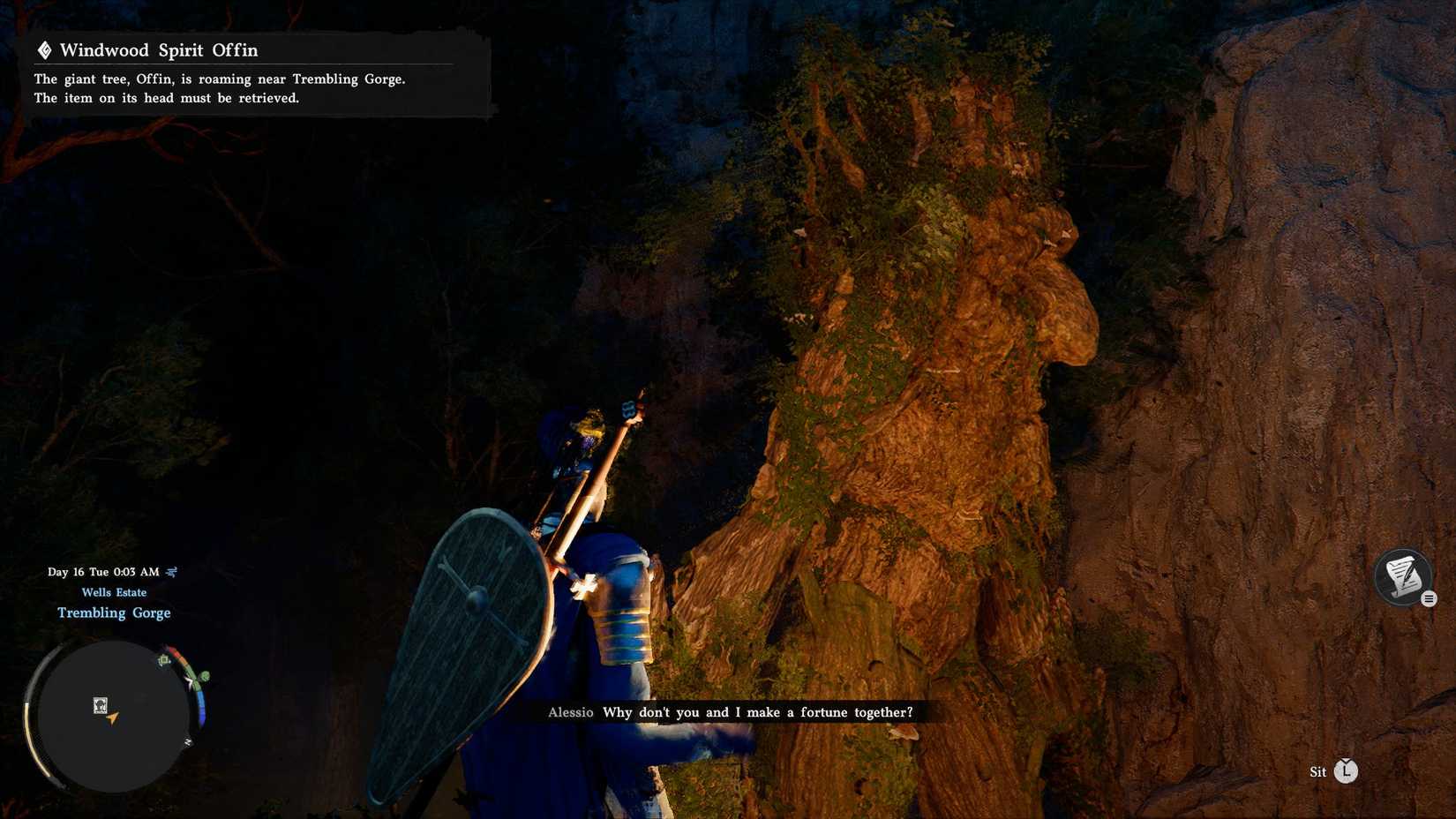Click the green square marker on minimap edge
The width and height of the screenshot is (1456, 819).
pyautogui.click(x=164, y=660)
